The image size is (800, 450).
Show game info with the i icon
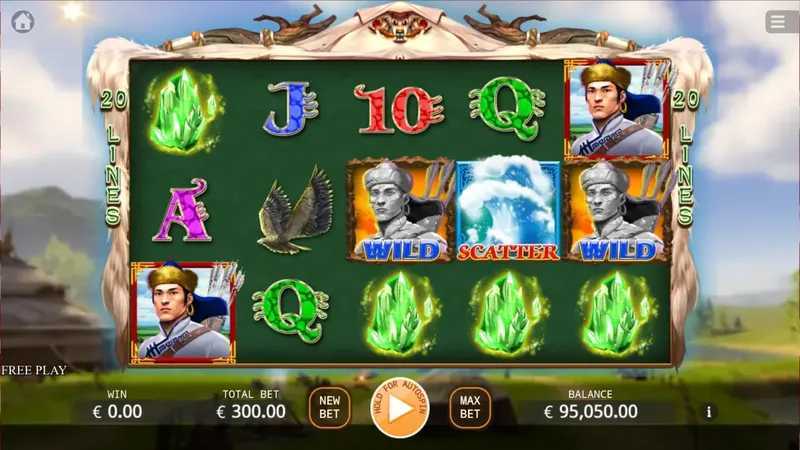tap(710, 411)
